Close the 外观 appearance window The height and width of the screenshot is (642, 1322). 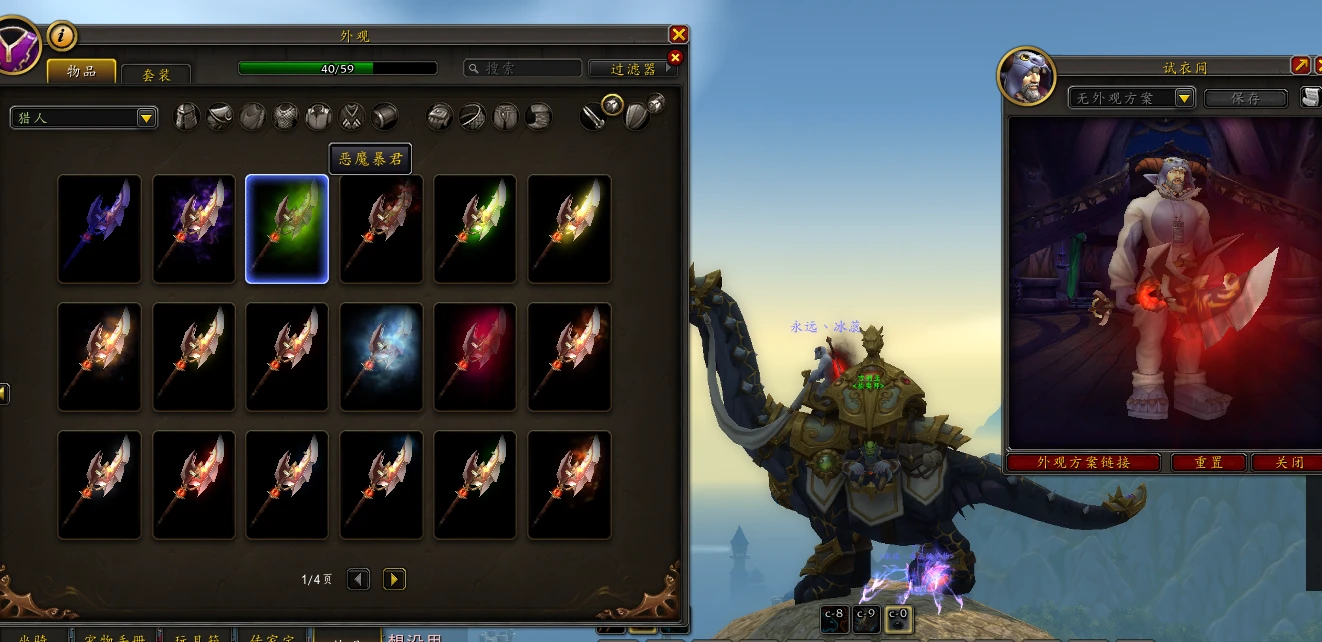coord(678,35)
